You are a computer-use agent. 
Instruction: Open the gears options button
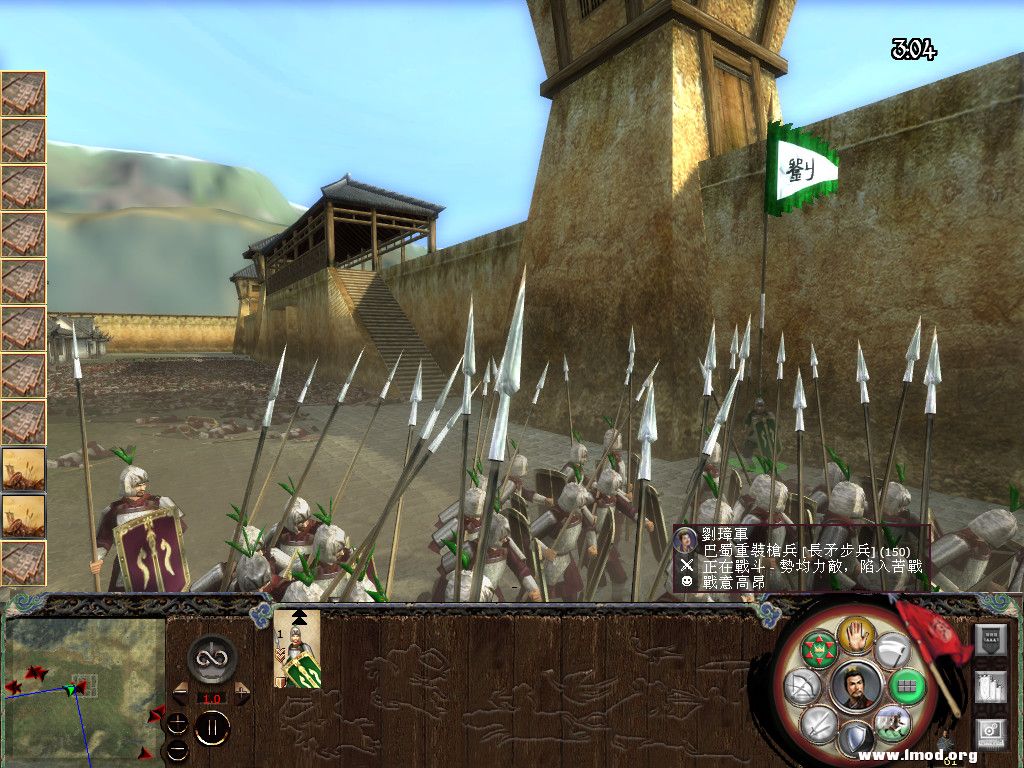[x=990, y=732]
